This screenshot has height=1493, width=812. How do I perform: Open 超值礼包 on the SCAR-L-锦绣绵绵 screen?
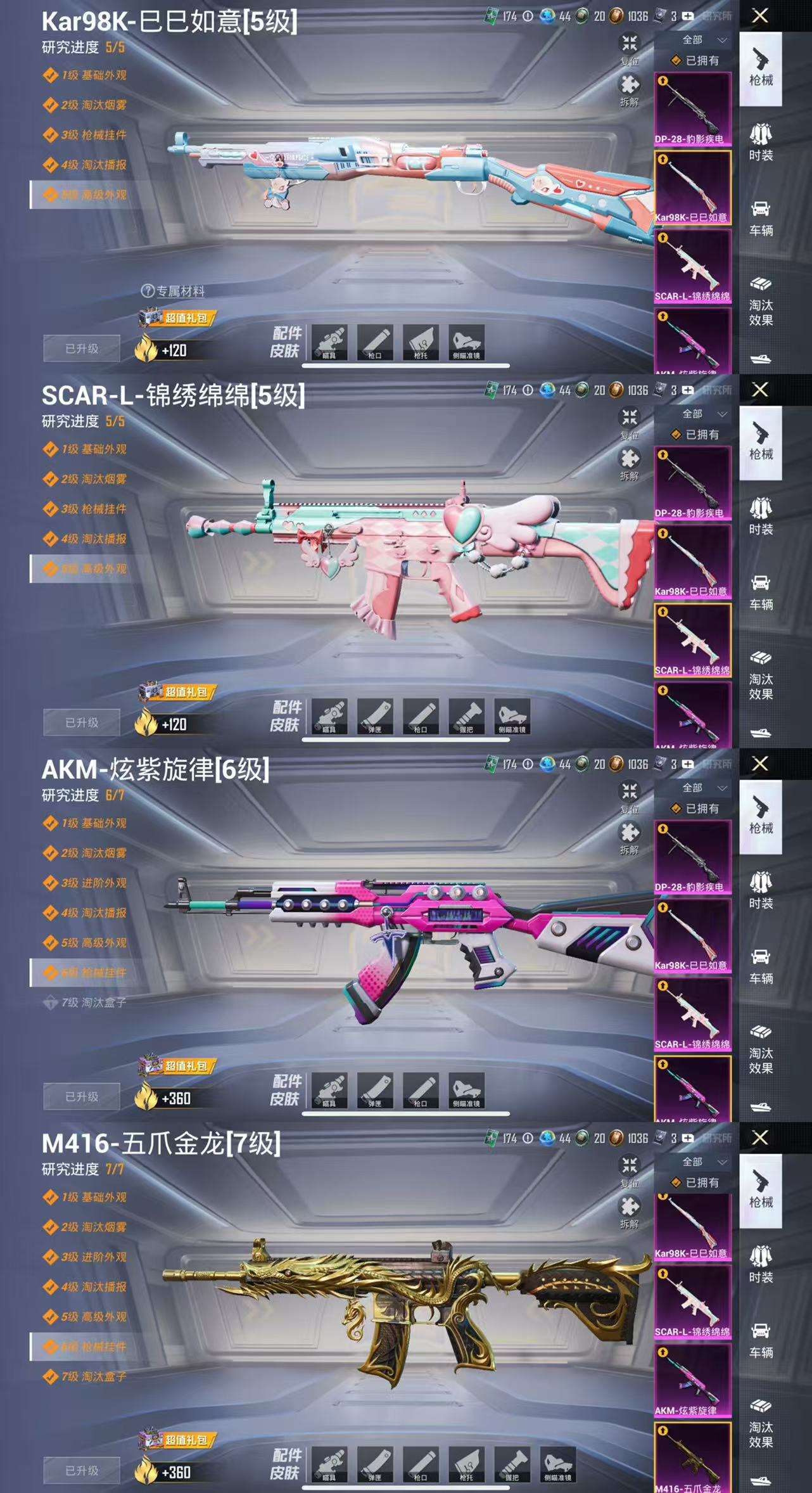coord(179,692)
